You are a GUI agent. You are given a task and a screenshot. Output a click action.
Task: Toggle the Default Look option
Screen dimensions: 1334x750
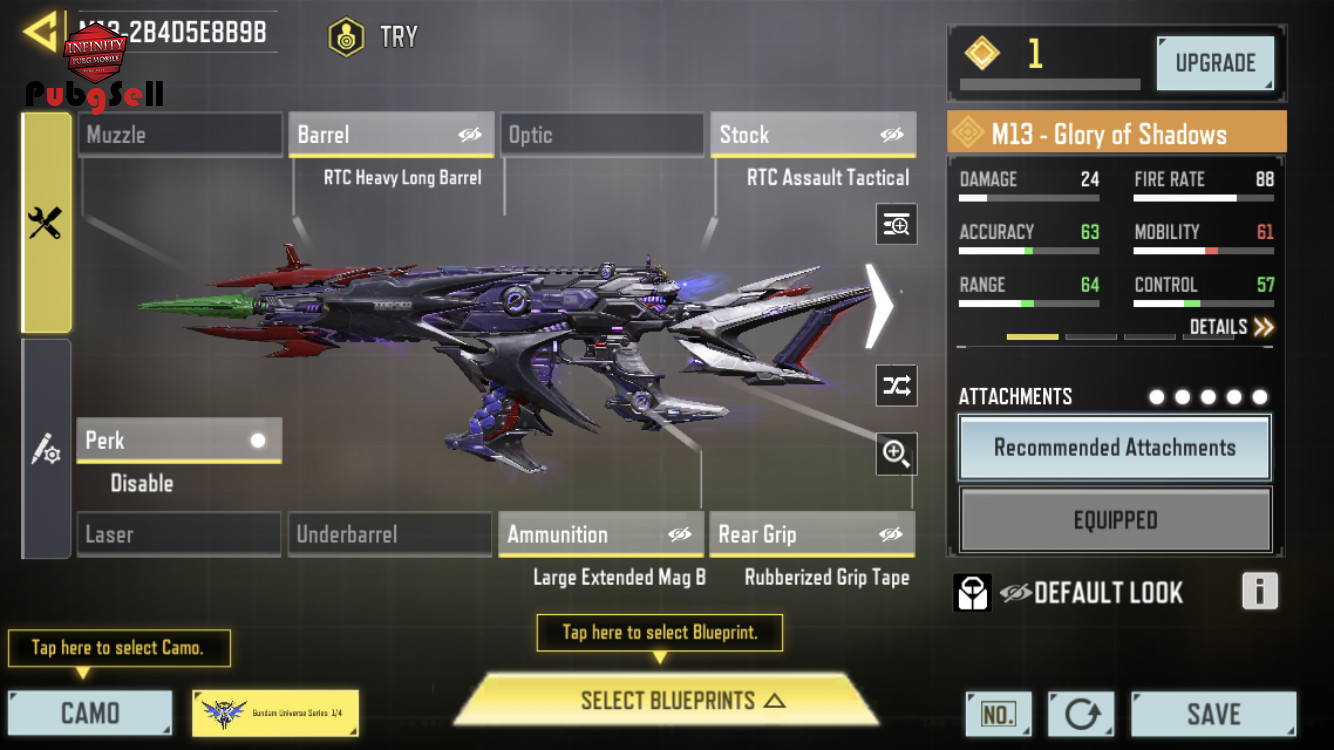point(1015,593)
